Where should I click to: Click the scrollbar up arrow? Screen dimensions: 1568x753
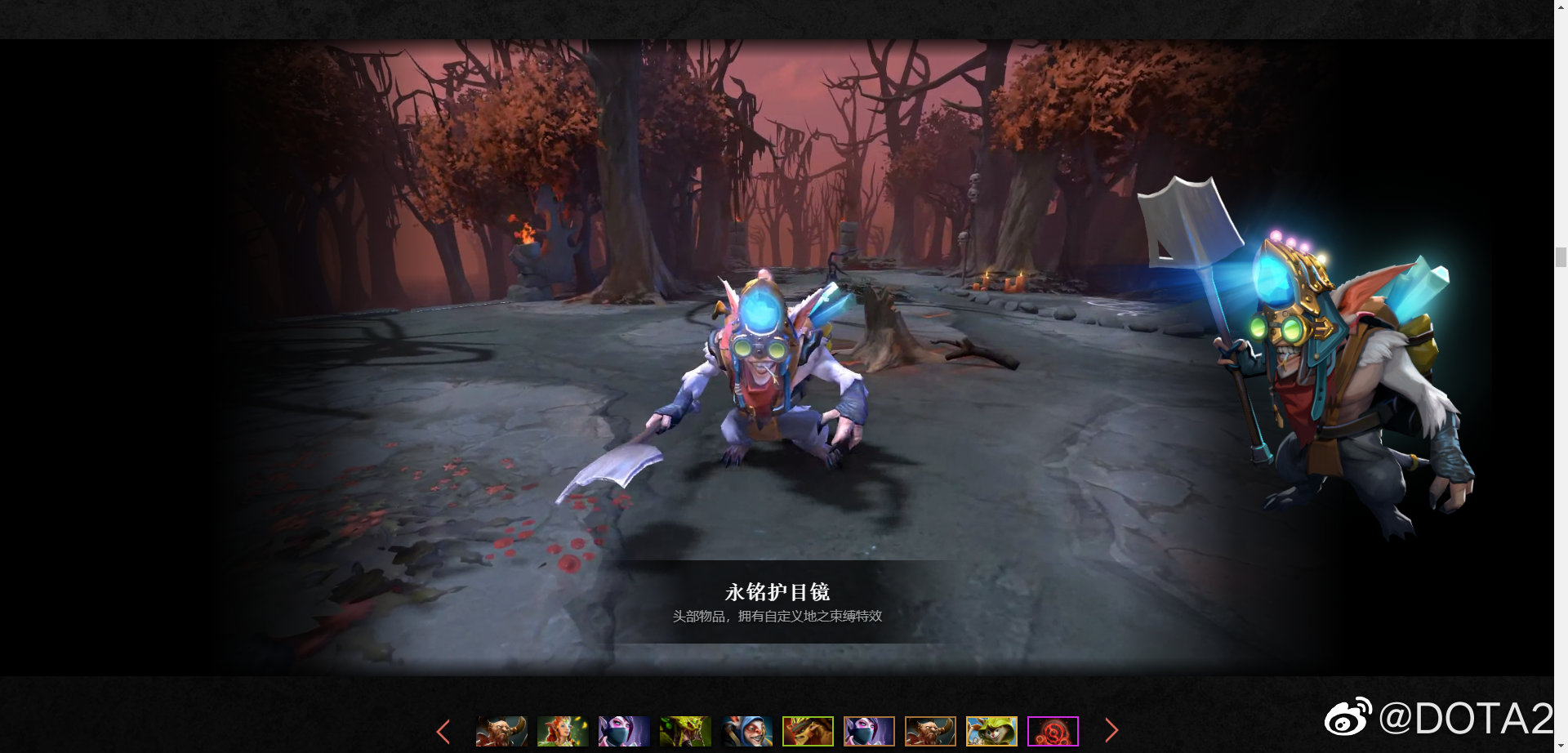click(x=1562, y=7)
